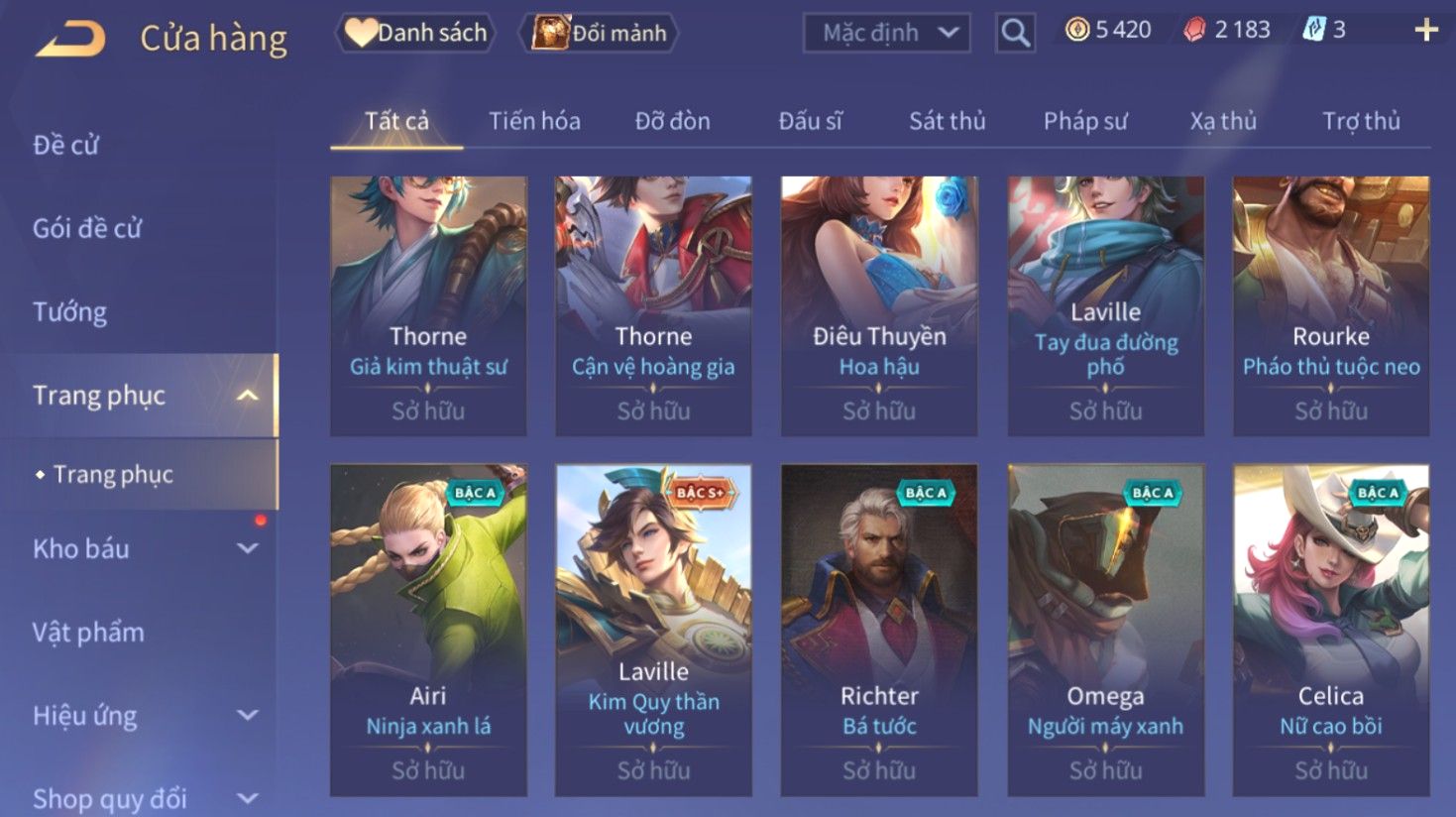Click the magnifying glass search button
Screen dimensions: 1456x817
(1015, 33)
